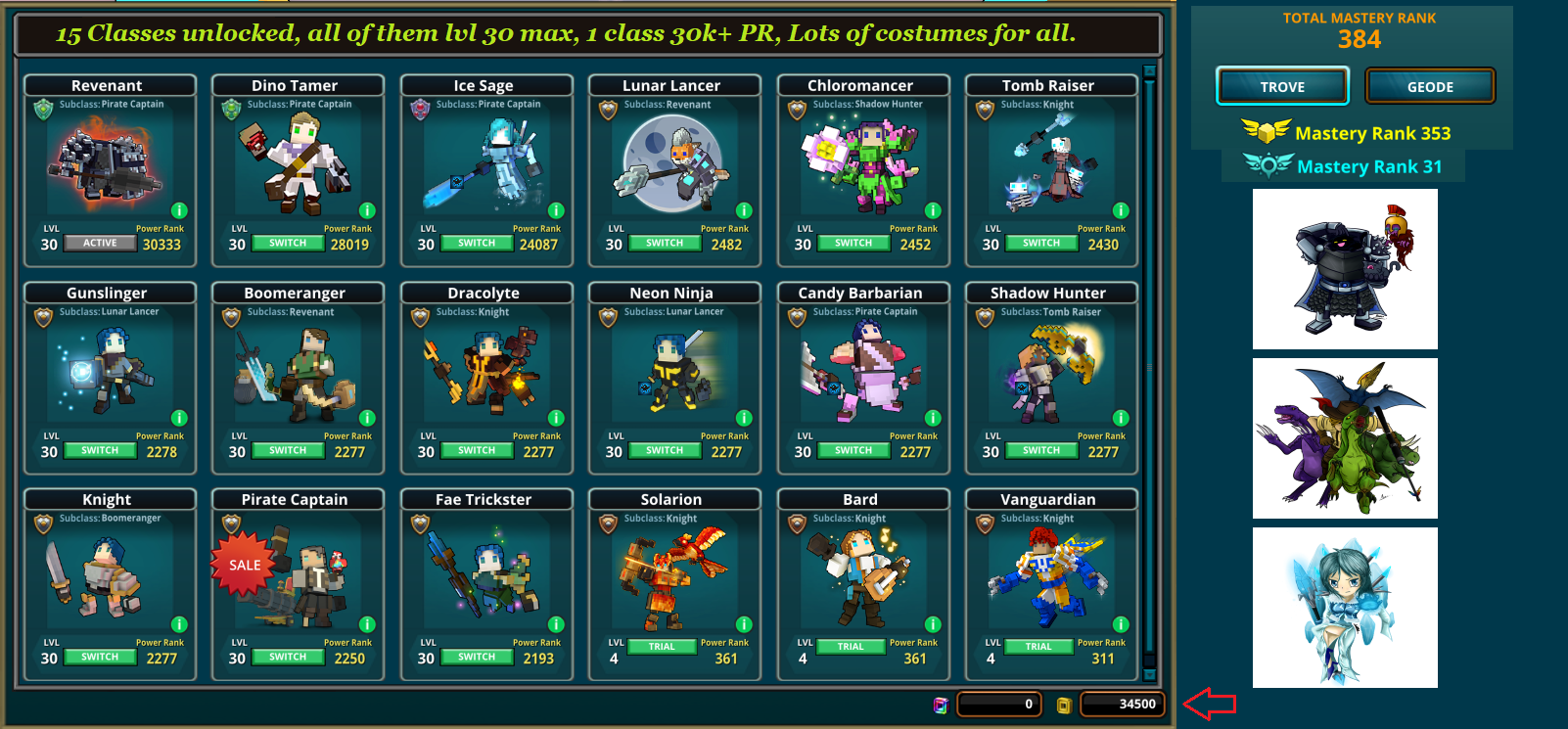Click the info icon on the Bard card
Viewport: 1568px width, 729px height.
coord(933,624)
